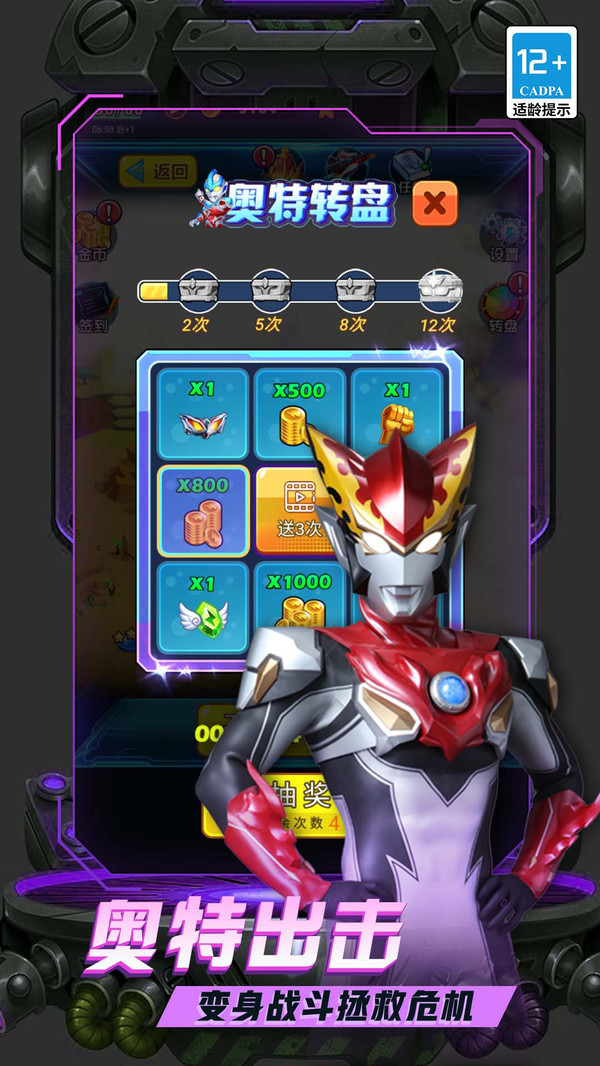Image resolution: width=600 pixels, height=1066 pixels.
Task: Claim the 5次 milestone chest
Action: pyautogui.click(x=270, y=290)
